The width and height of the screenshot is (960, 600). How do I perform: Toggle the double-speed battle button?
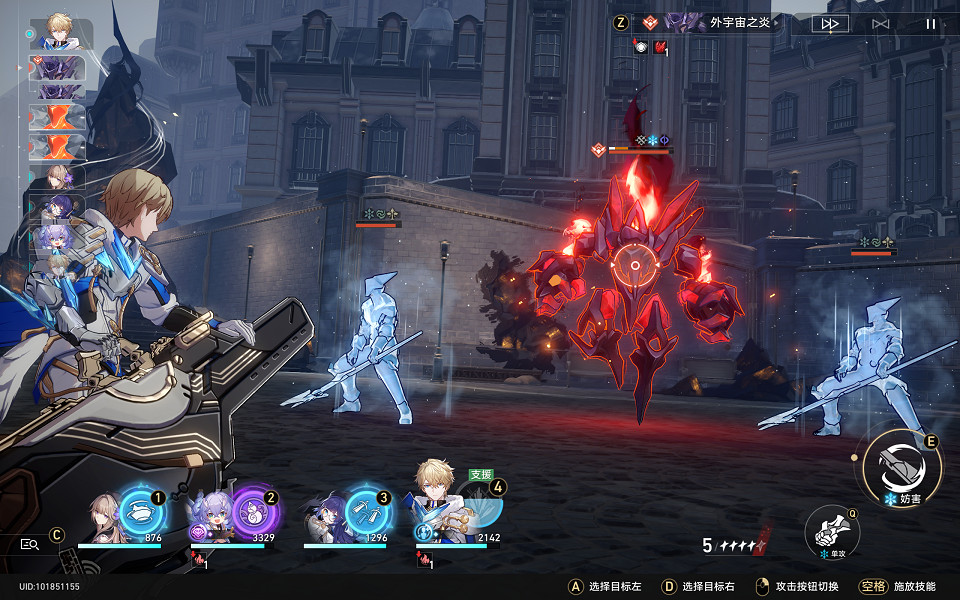(x=829, y=23)
